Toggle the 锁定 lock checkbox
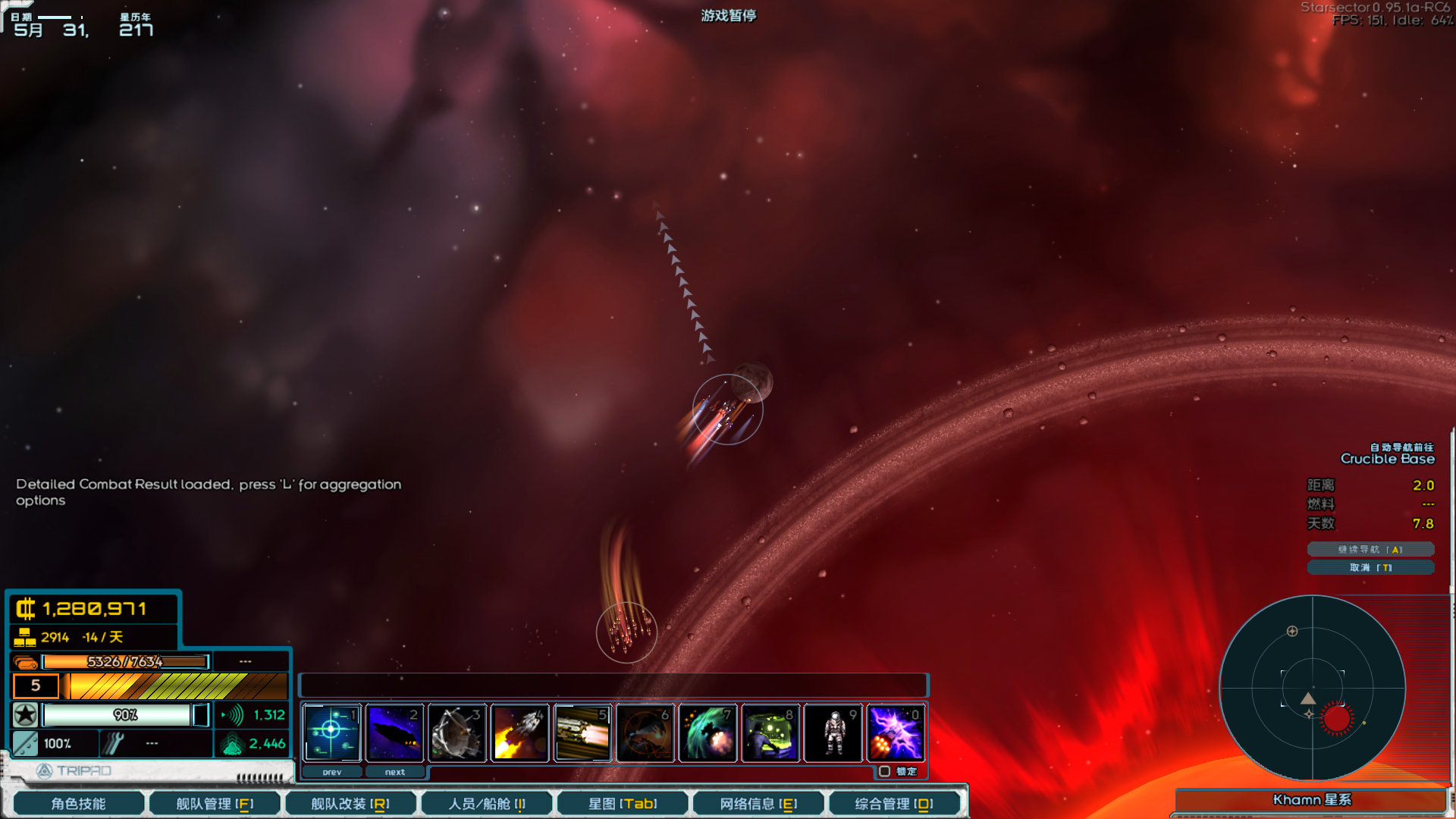The width and height of the screenshot is (1456, 819). pyautogui.click(x=884, y=771)
